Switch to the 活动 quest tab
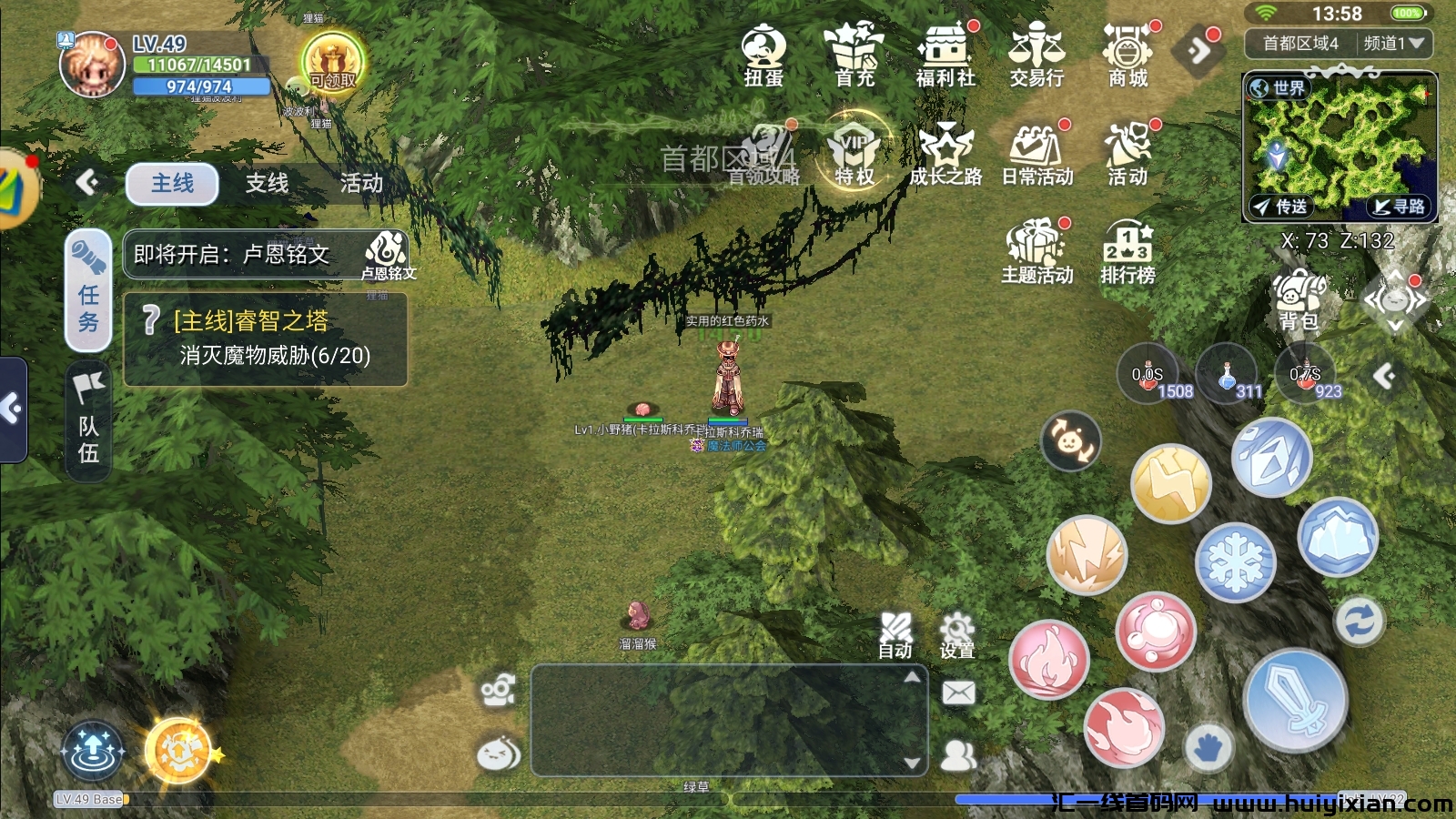1456x819 pixels. (x=361, y=184)
